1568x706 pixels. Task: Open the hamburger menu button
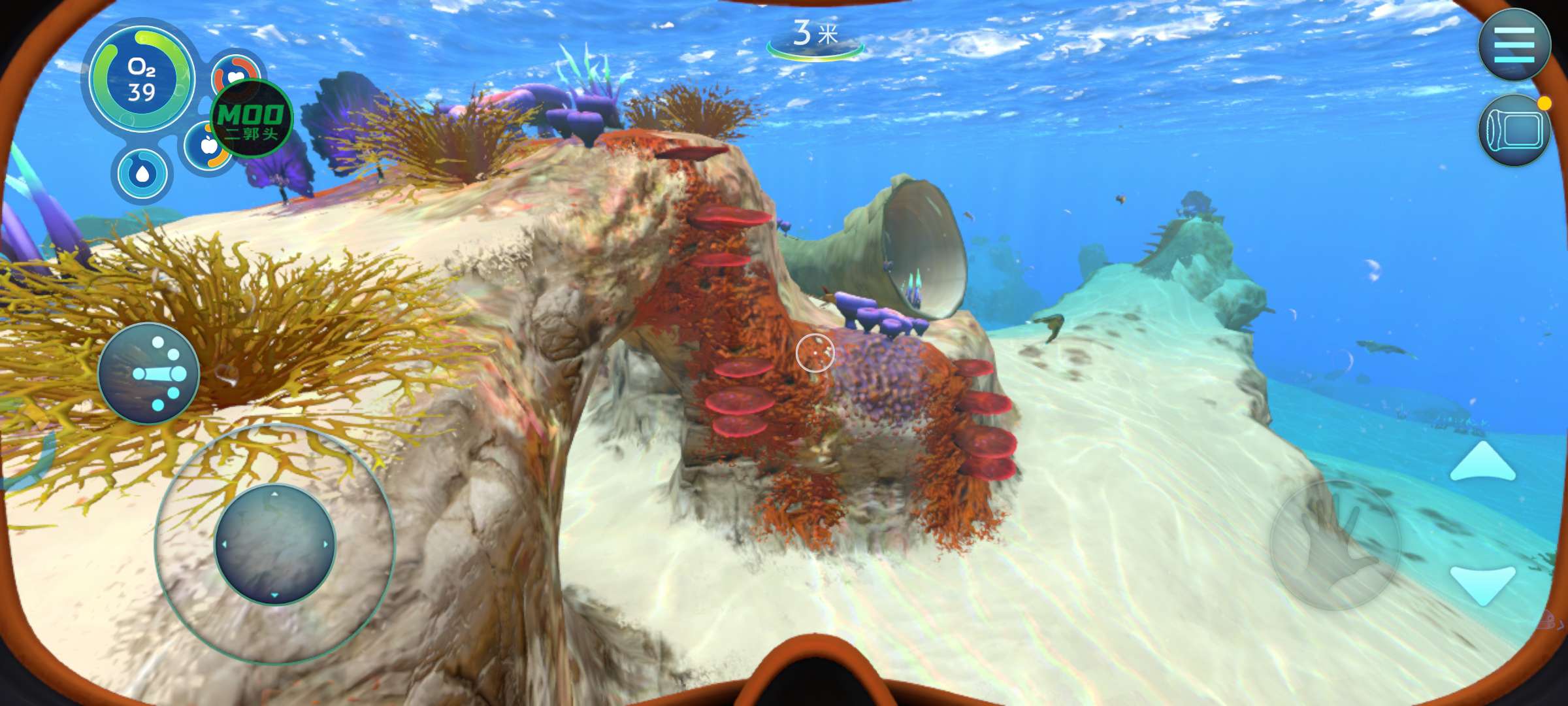click(1514, 44)
